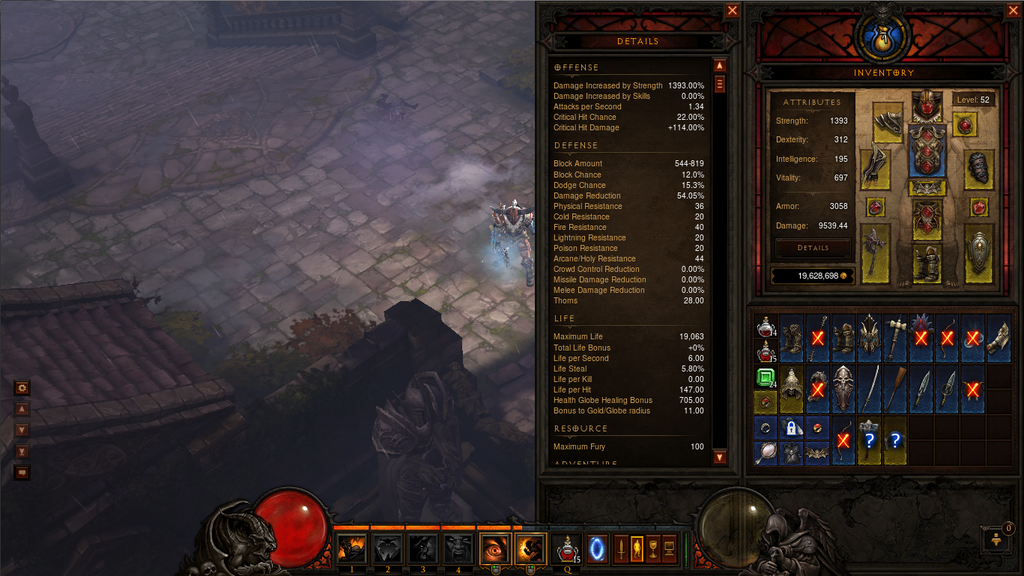This screenshot has width=1024, height=576.
Task: Close the Inventory window
Action: tap(1014, 11)
